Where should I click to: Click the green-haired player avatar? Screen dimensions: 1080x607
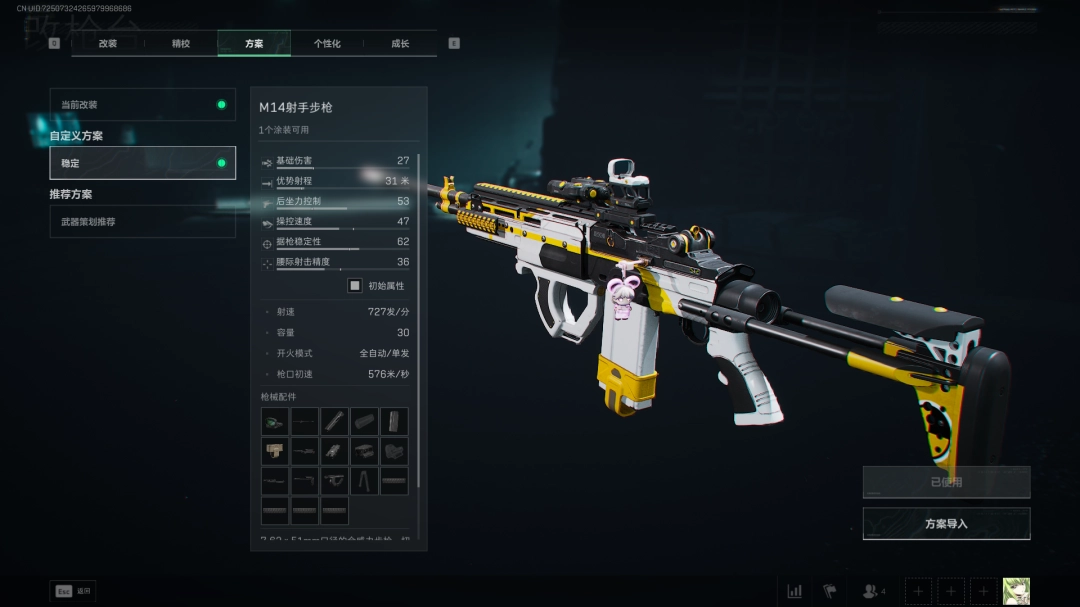[1016, 591]
